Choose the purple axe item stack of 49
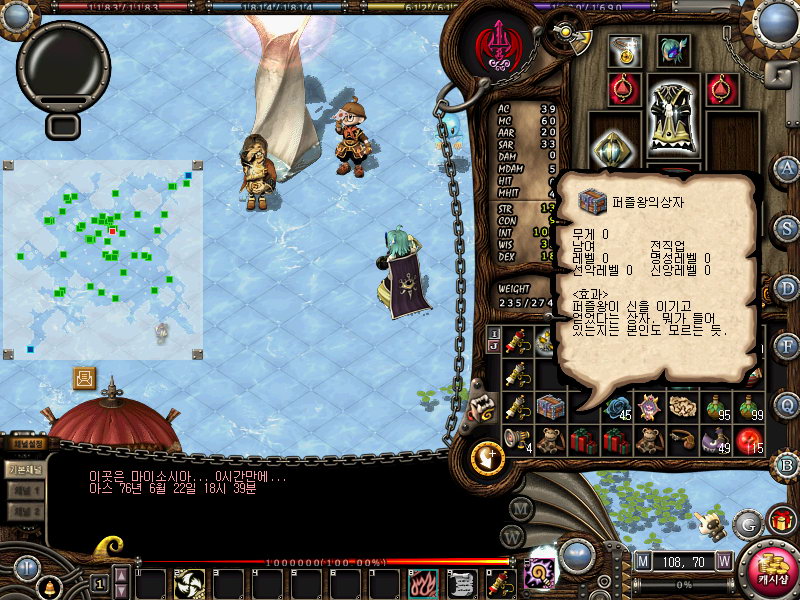 click(x=717, y=440)
